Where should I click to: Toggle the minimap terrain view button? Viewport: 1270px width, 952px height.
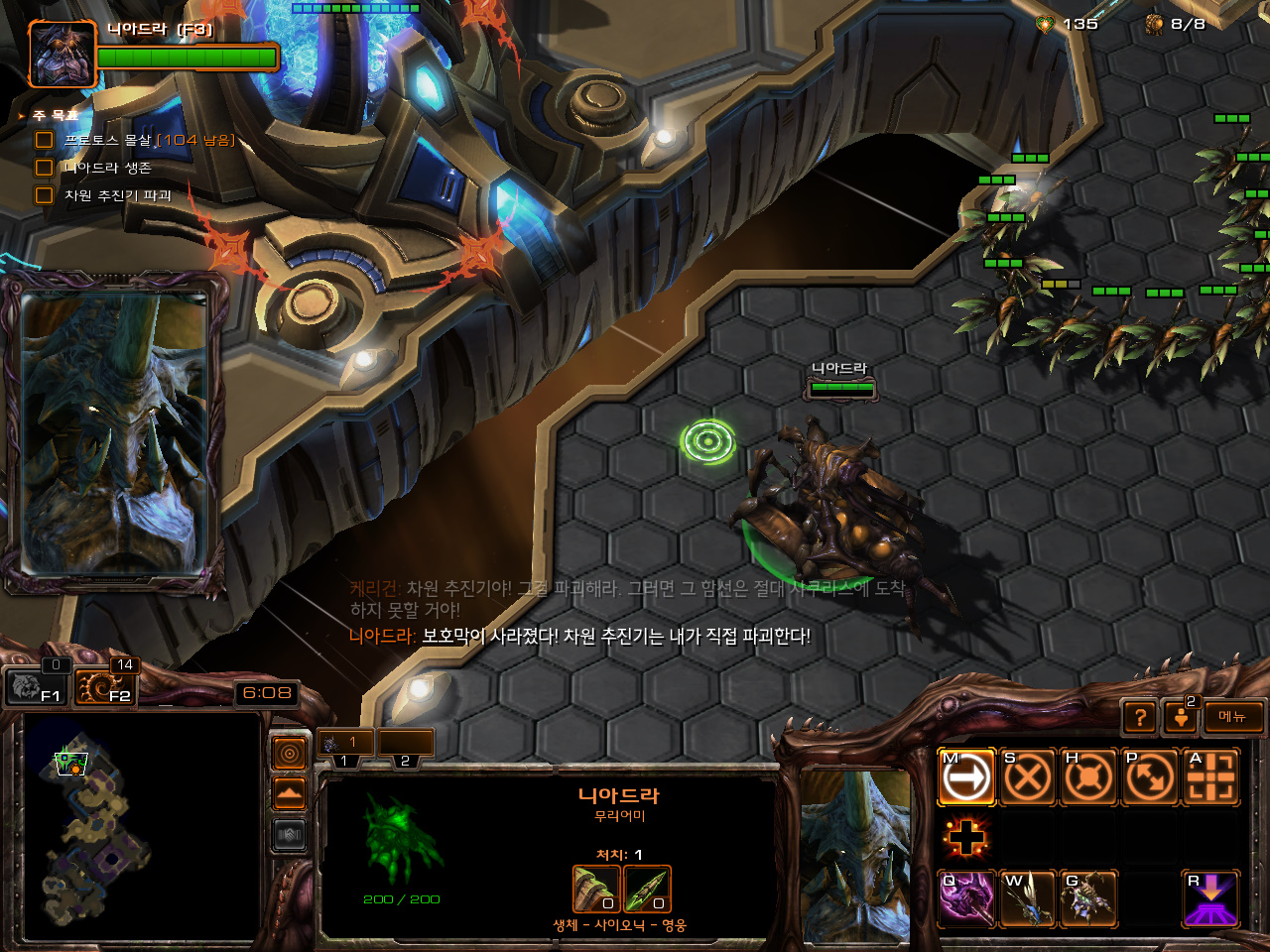click(289, 793)
